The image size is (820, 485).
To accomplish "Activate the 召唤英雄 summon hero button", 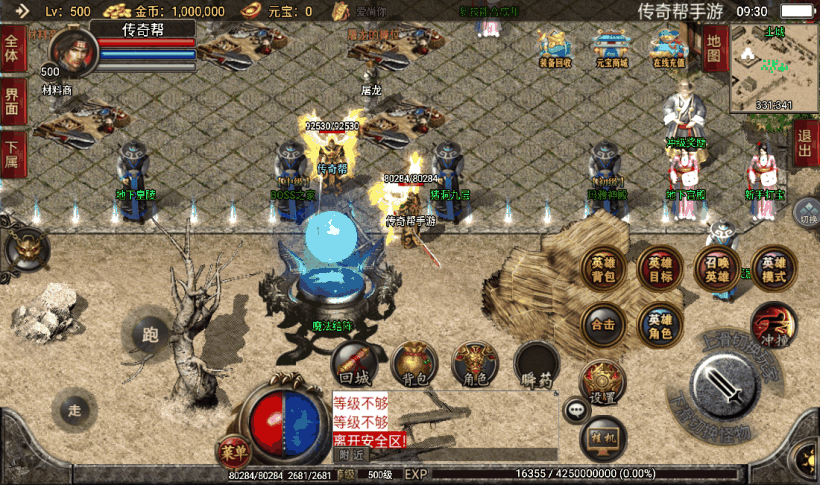I will 717,267.
